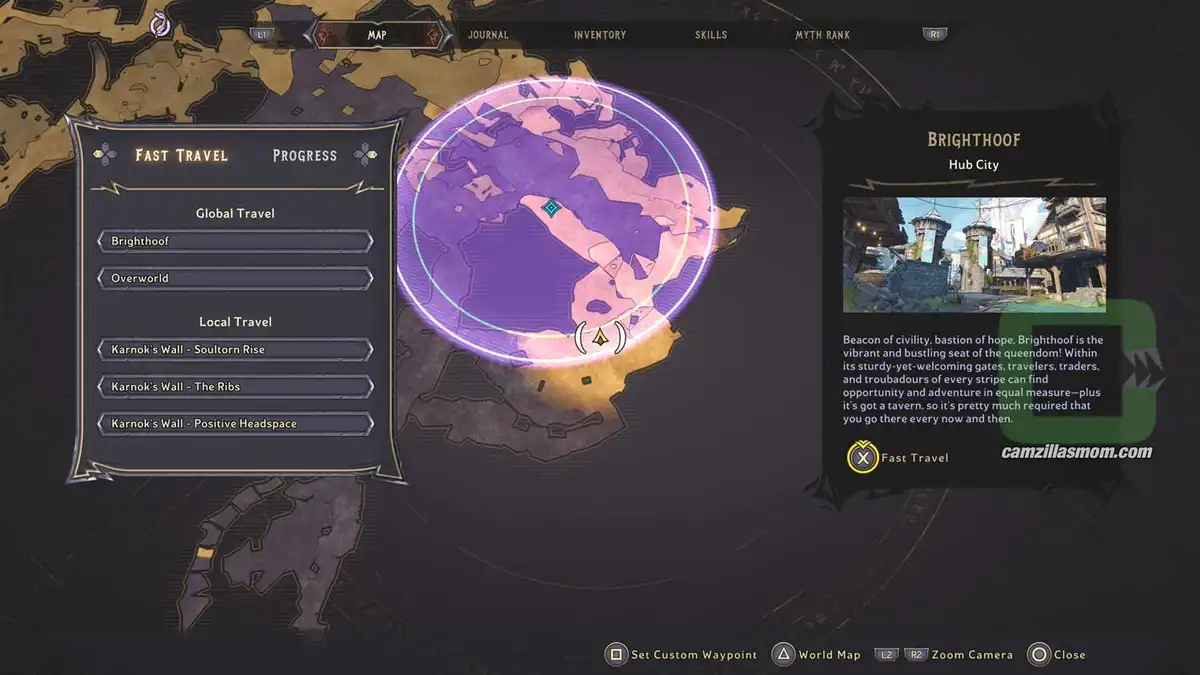This screenshot has width=1200, height=675.
Task: Select Karnok's Wall - Soultorn Rise
Action: 235,350
